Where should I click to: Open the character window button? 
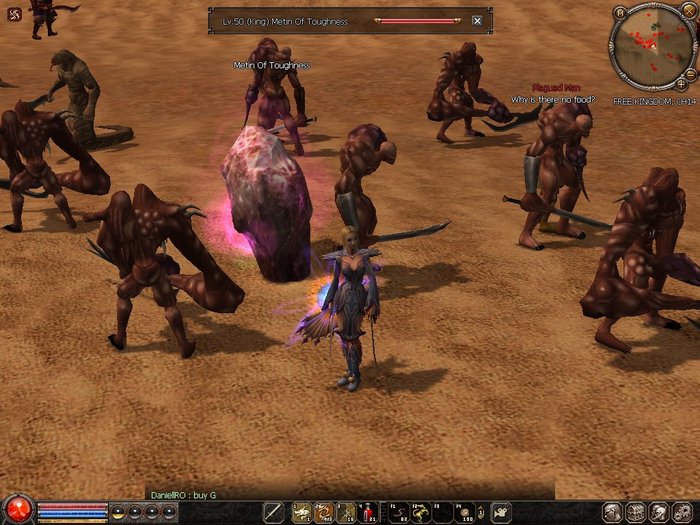(612, 512)
